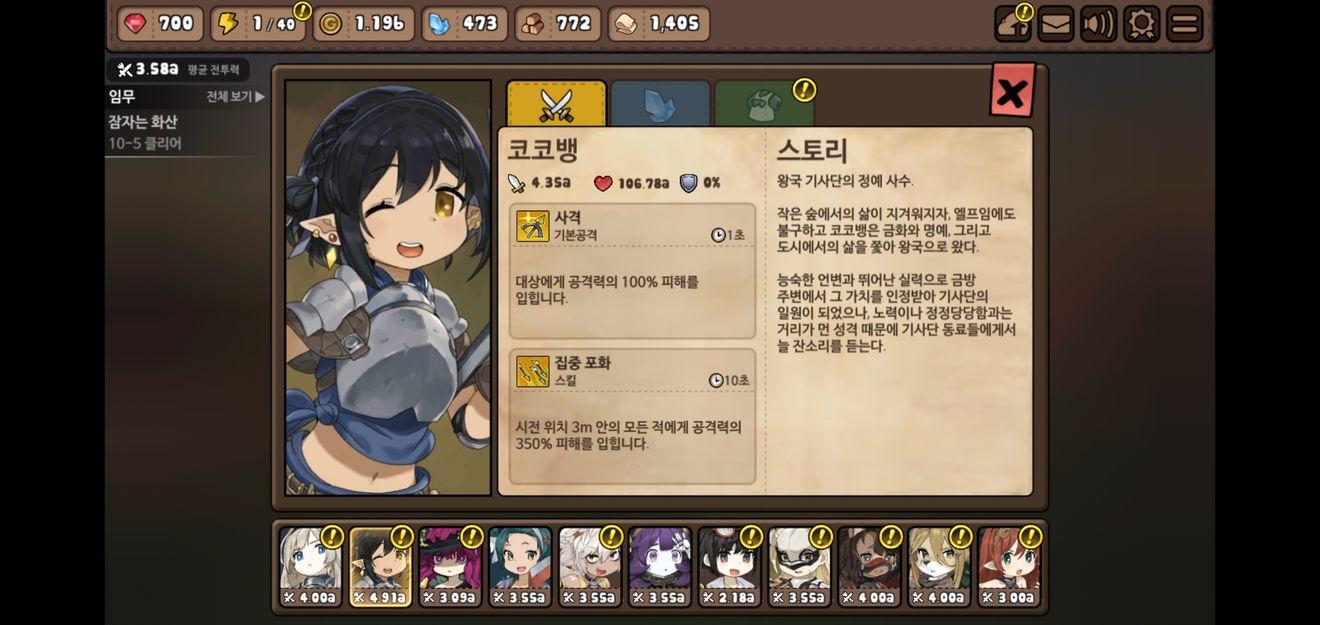Pick the purple-haired hero portrait
The image size is (1320, 625).
tap(659, 566)
